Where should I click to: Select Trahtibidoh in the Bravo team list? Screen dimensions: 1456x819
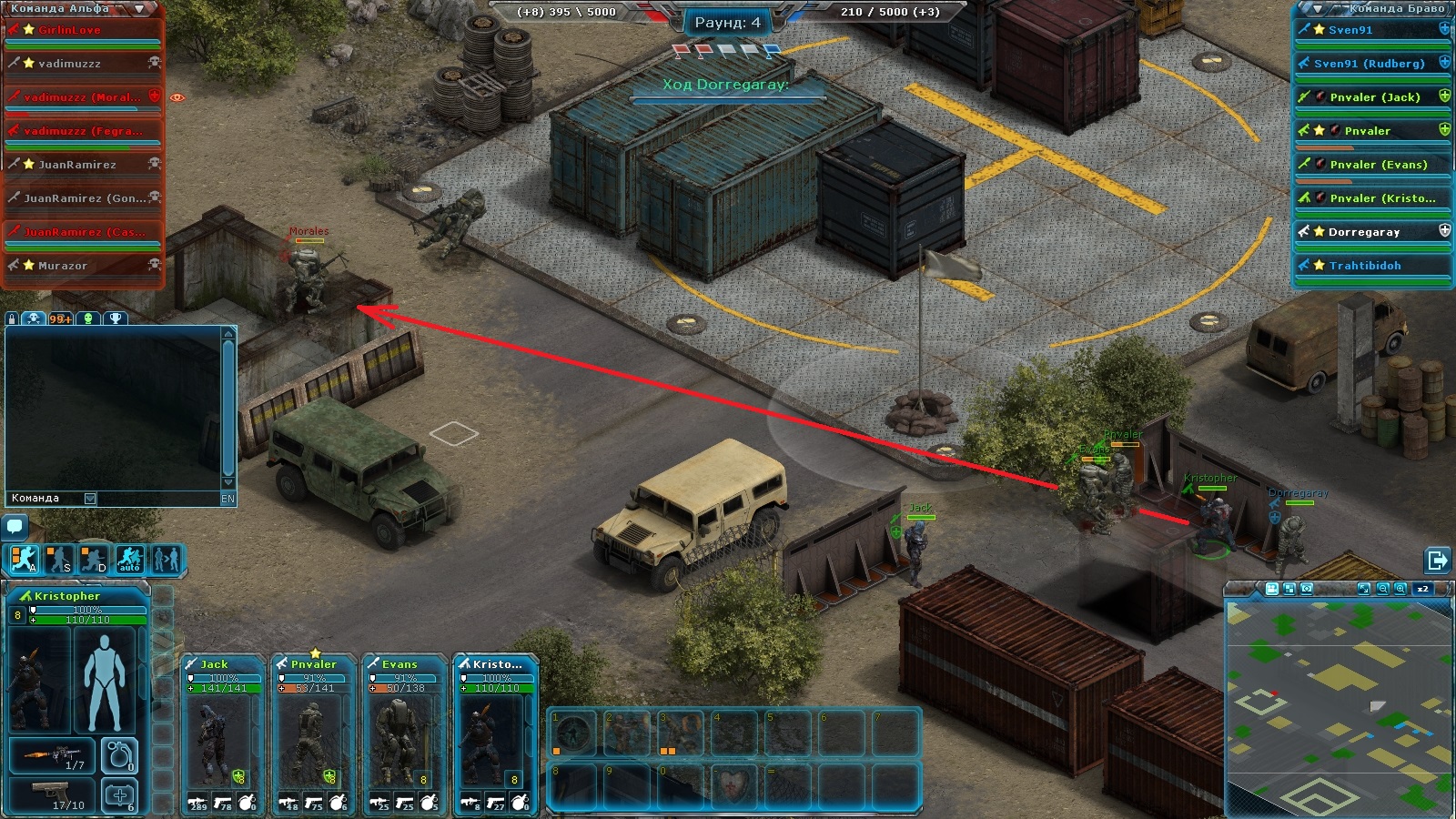(x=1364, y=266)
